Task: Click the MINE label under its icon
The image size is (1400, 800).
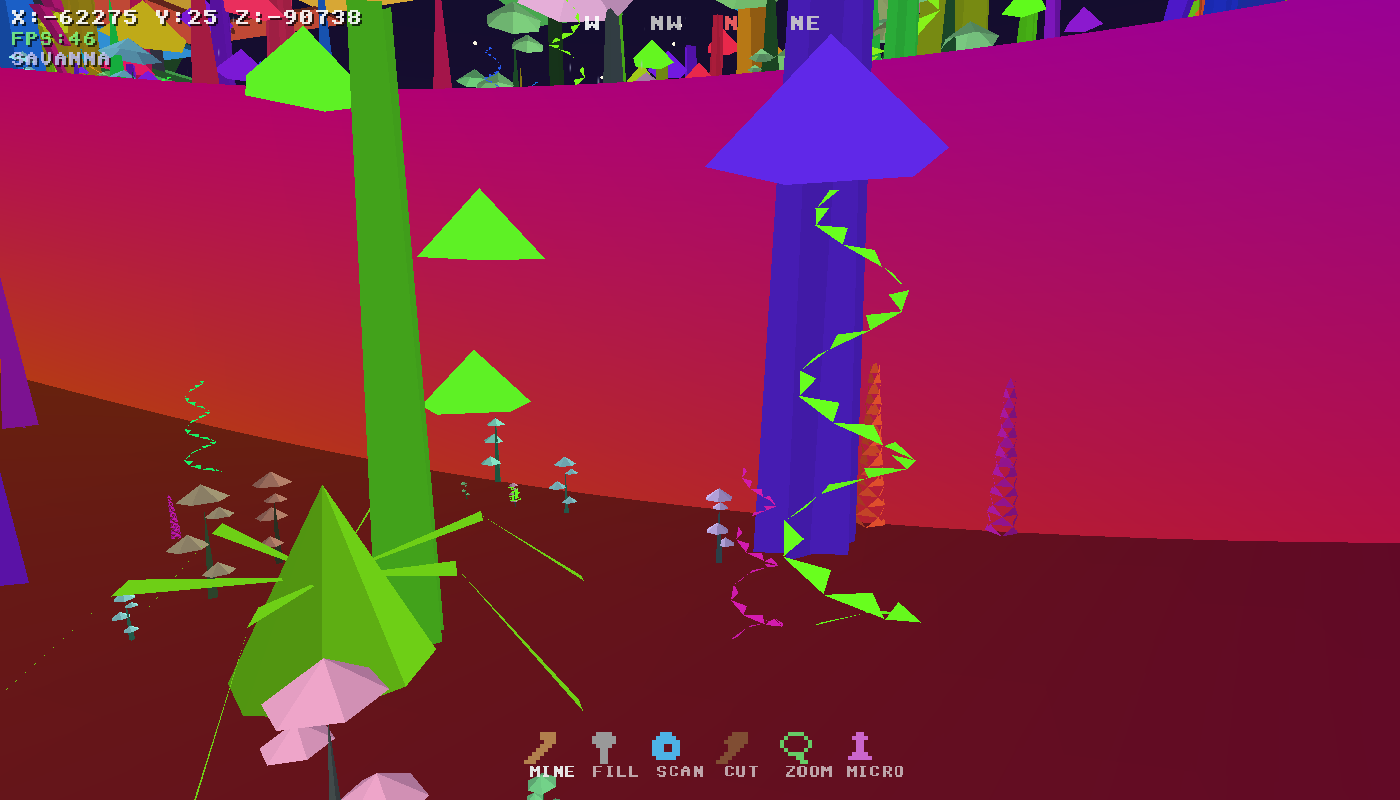Action: click(551, 771)
